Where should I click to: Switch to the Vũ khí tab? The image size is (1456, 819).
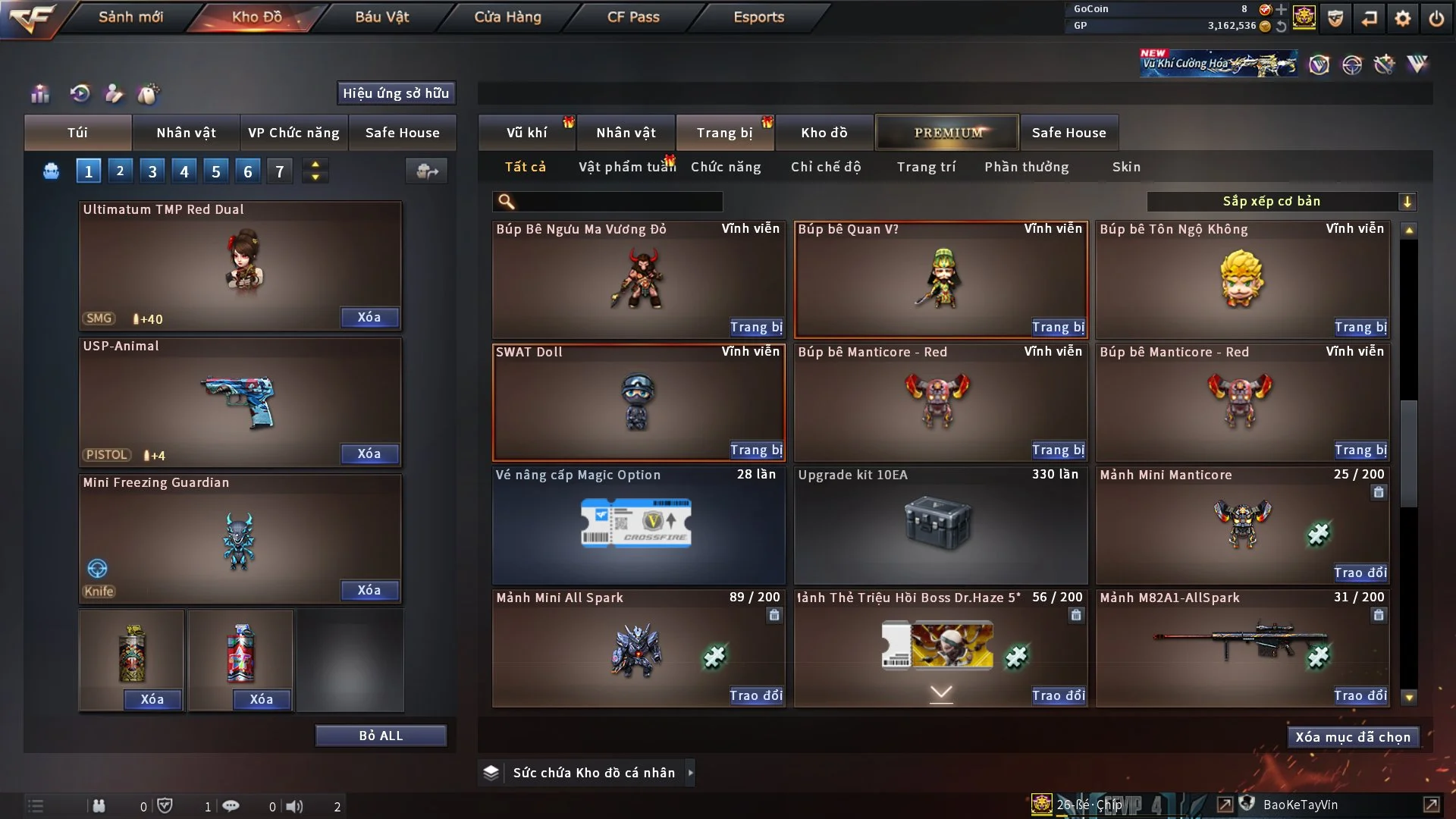(x=526, y=133)
